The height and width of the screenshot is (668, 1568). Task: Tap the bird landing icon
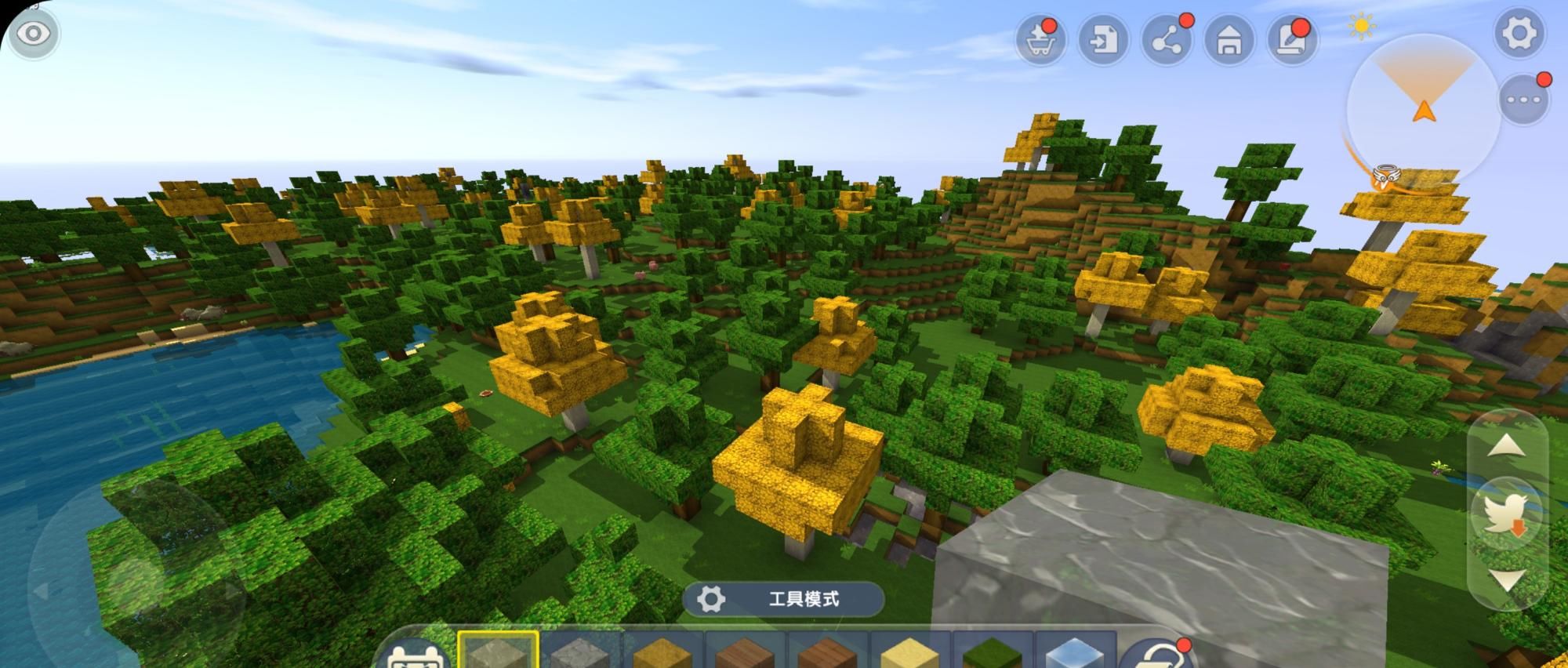[x=1506, y=514]
